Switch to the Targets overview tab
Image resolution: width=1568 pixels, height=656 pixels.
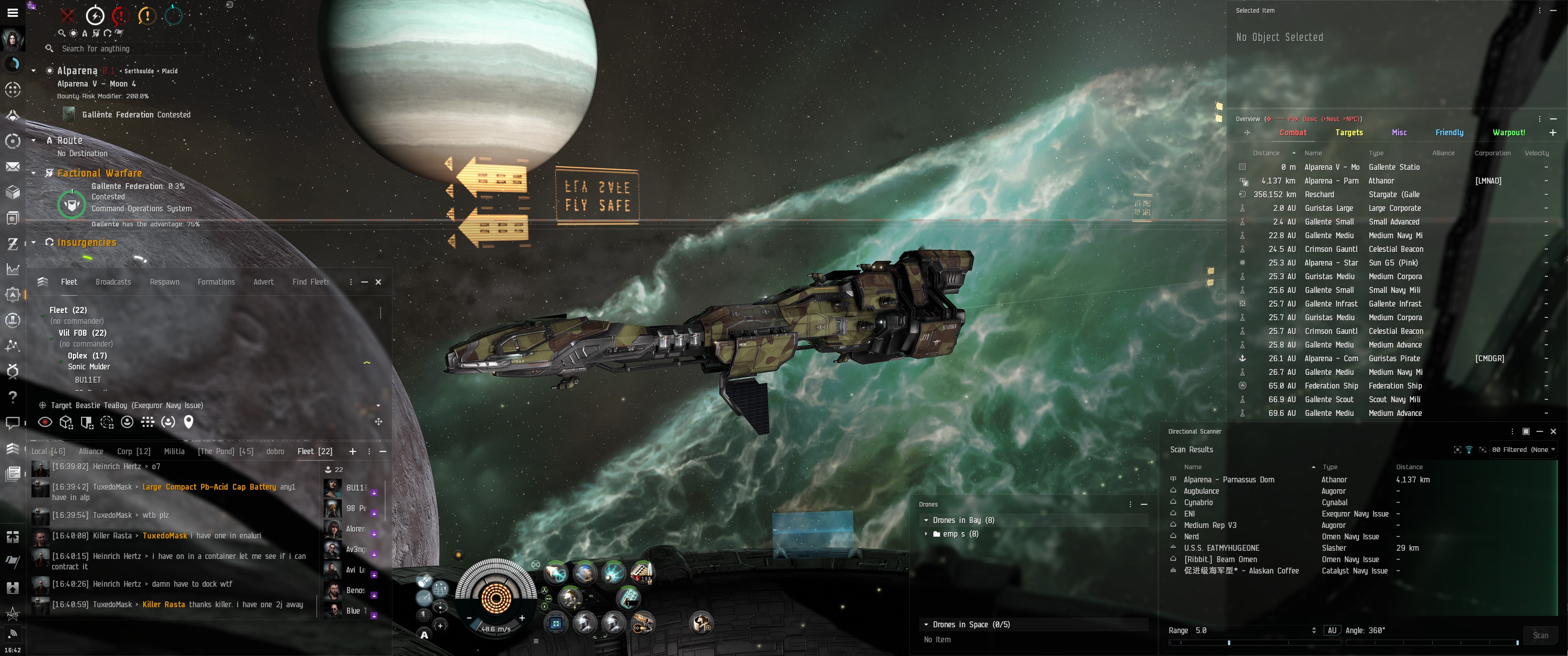click(x=1348, y=133)
